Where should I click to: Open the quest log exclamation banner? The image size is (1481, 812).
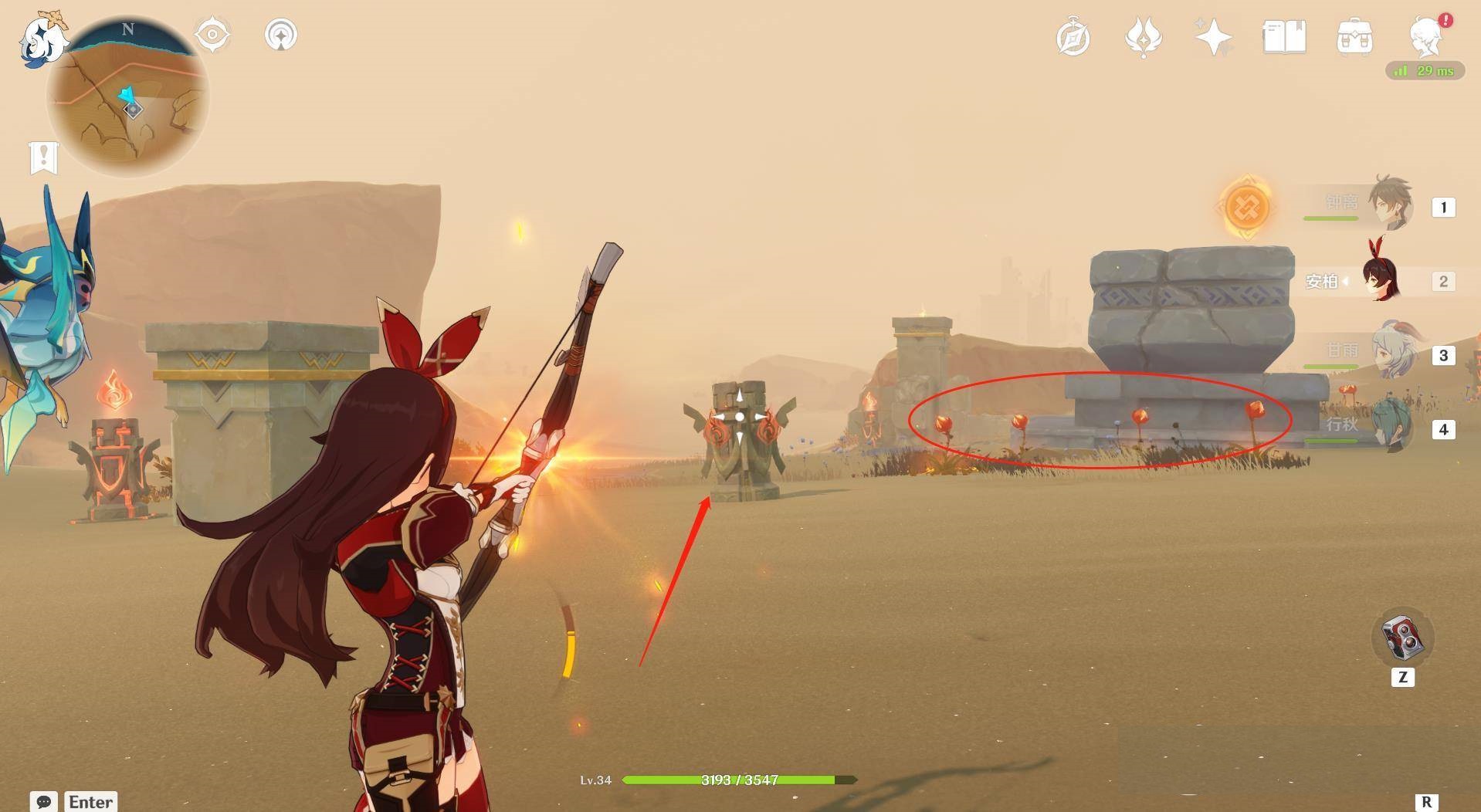pyautogui.click(x=44, y=157)
